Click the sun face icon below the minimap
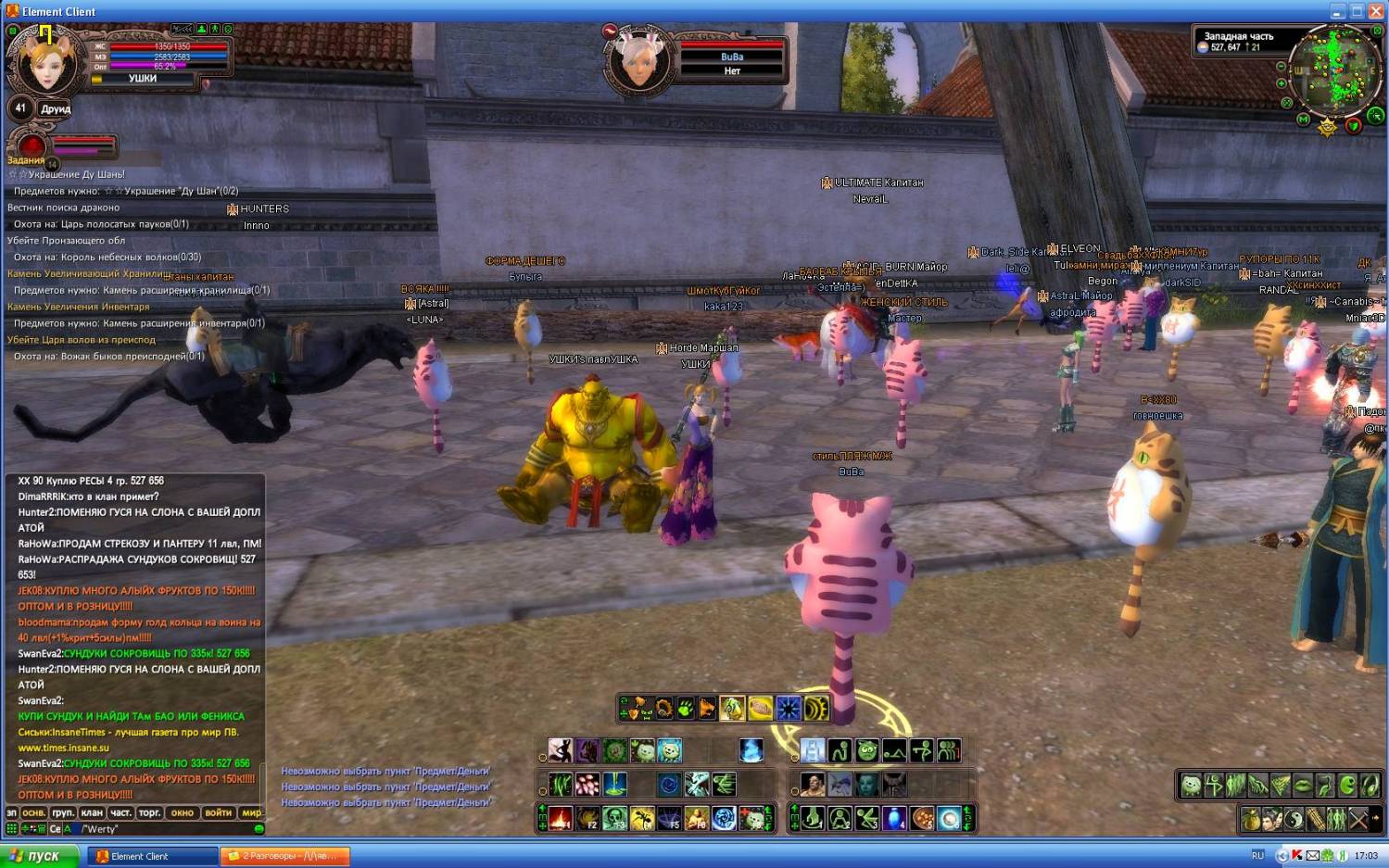This screenshot has height=868, width=1389. (1328, 127)
